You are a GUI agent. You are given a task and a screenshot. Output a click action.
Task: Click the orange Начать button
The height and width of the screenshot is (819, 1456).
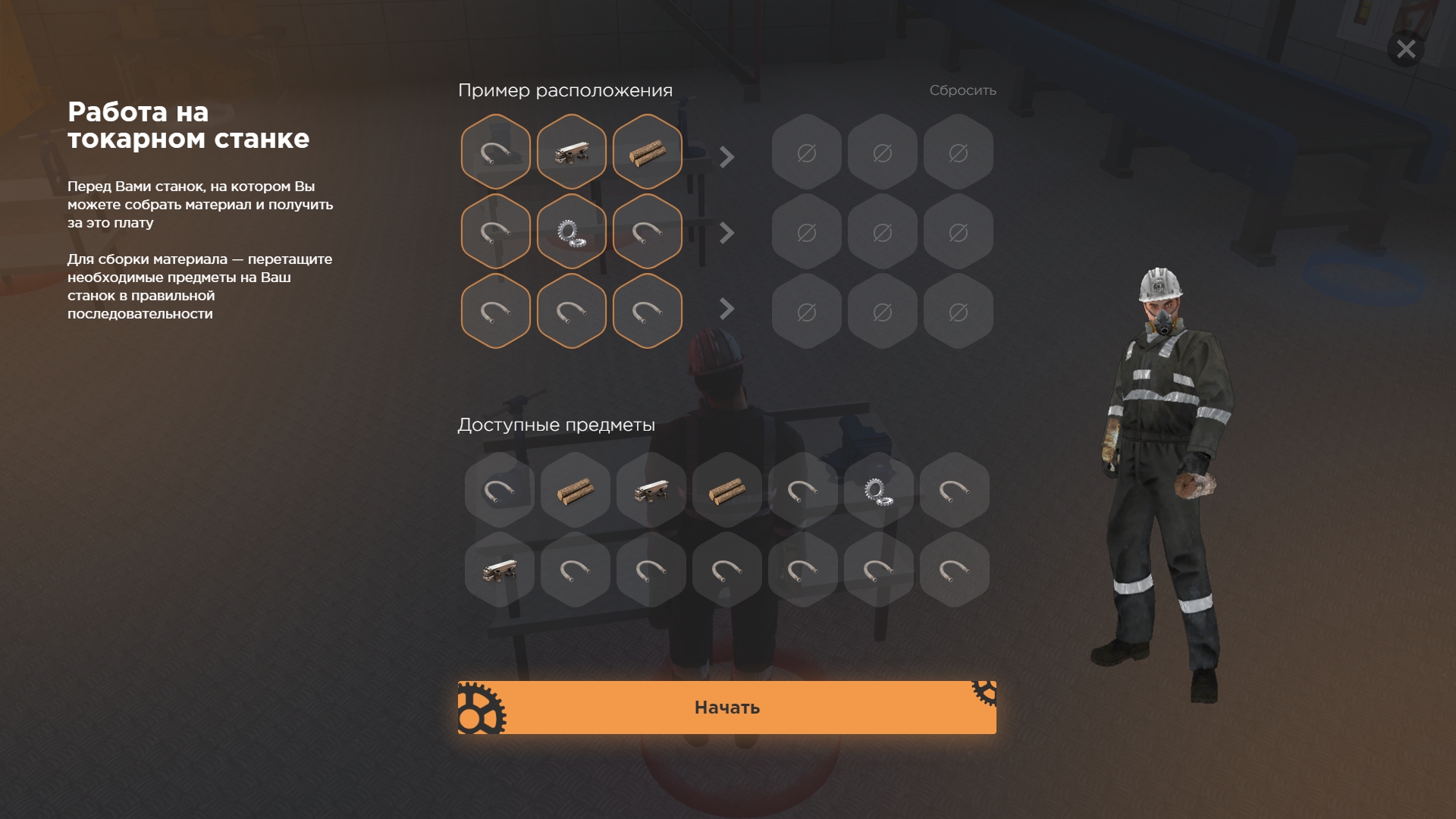point(726,708)
